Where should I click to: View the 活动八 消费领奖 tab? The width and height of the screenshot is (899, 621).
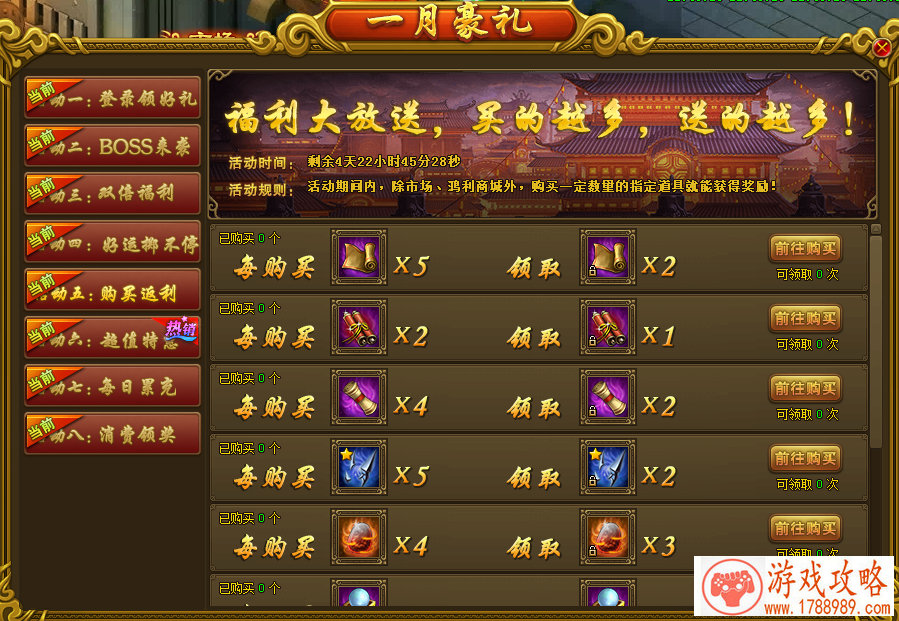coord(112,434)
